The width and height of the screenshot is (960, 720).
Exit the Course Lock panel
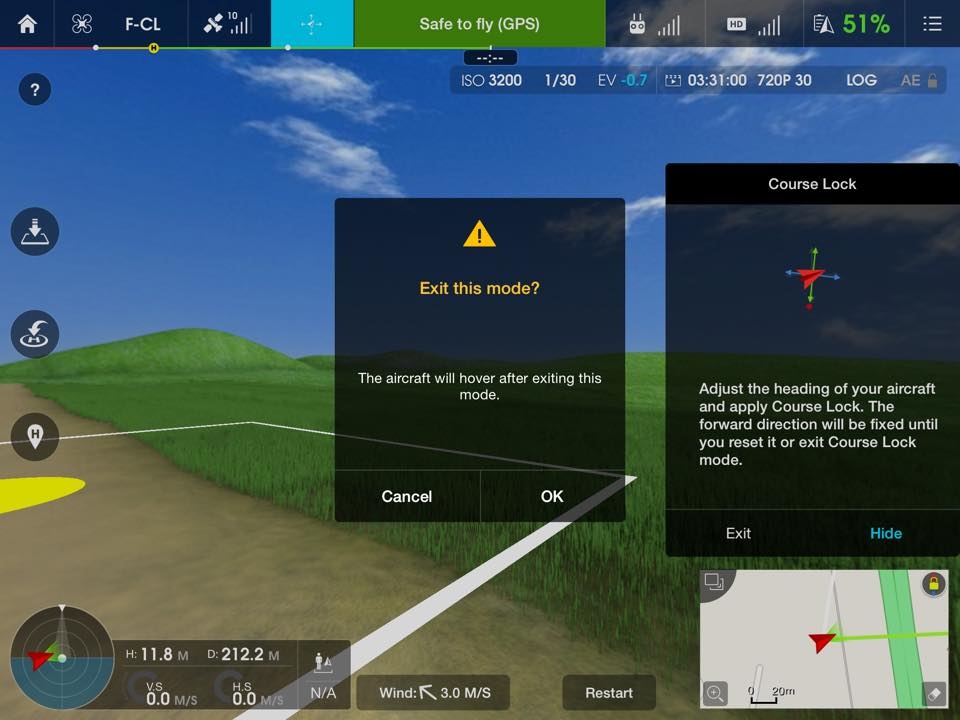[738, 533]
